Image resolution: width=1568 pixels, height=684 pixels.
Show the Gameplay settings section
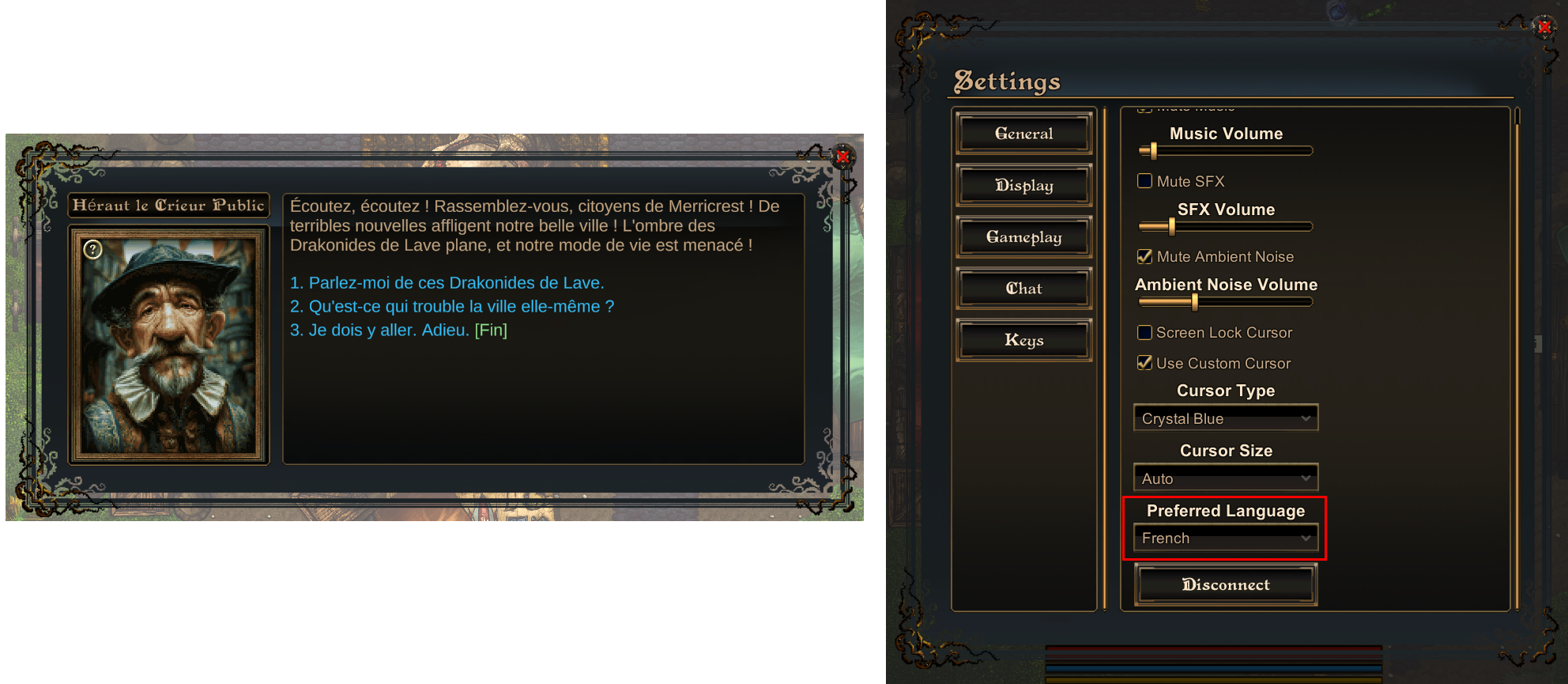pos(1023,237)
